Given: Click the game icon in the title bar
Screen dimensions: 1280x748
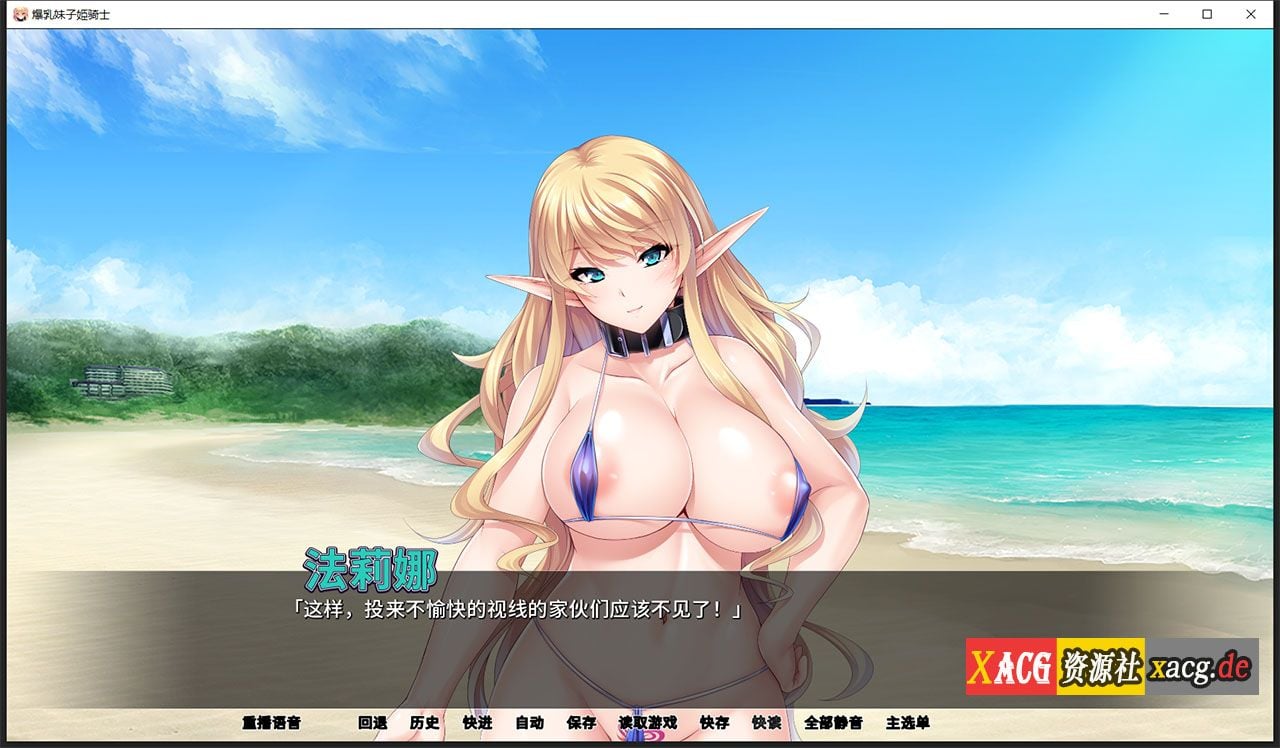Looking at the screenshot, I should pos(18,14).
